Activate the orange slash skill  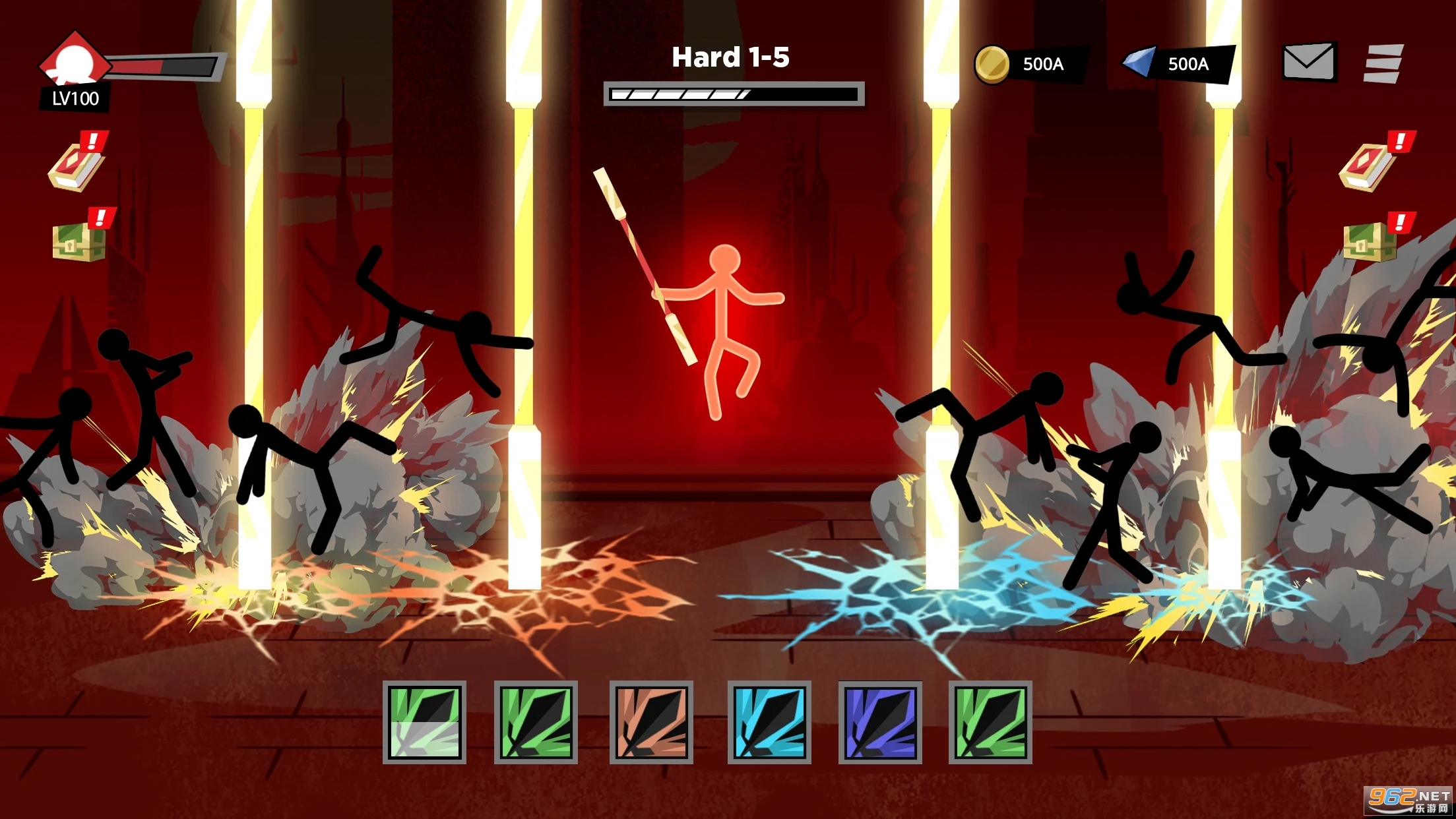click(651, 723)
